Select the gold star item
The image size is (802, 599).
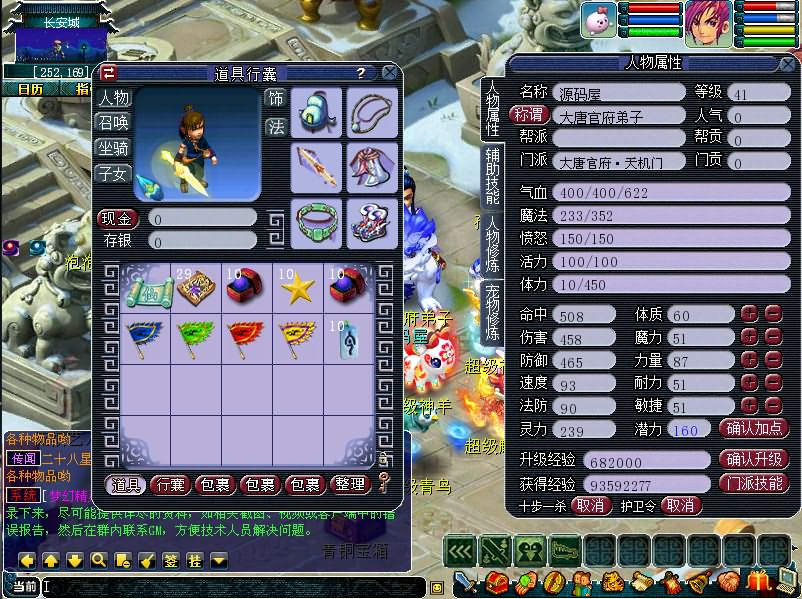pyautogui.click(x=298, y=288)
